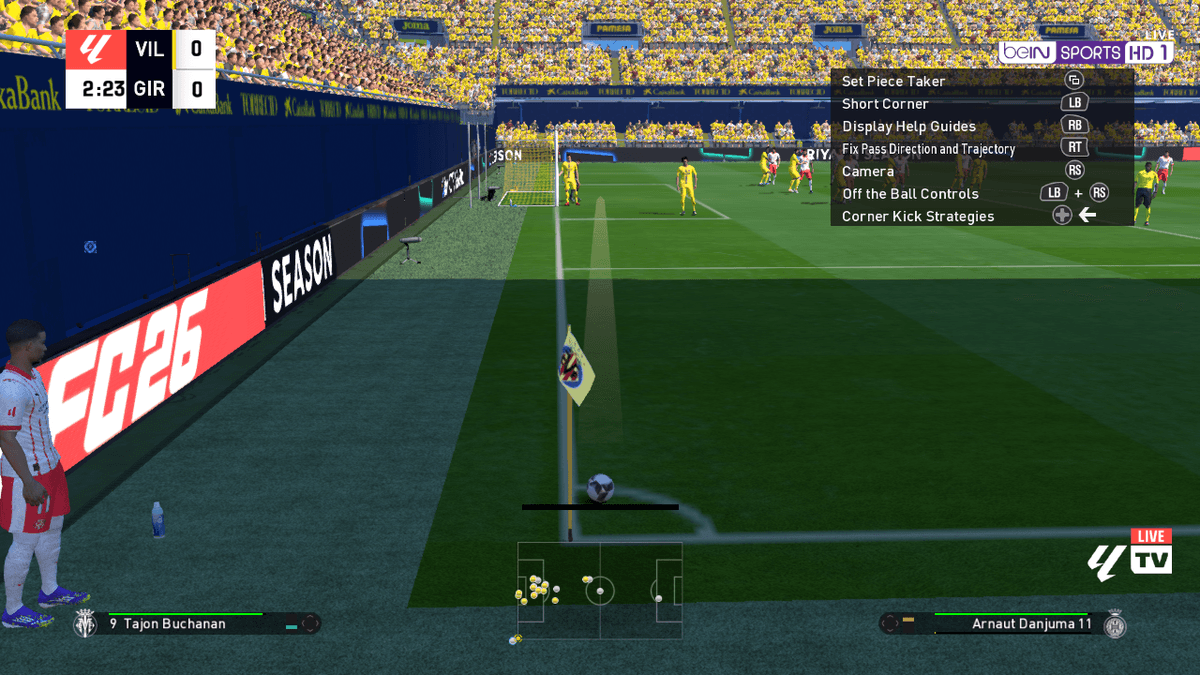This screenshot has height=675, width=1200.
Task: Click the pitch radar minimap
Action: (600, 590)
